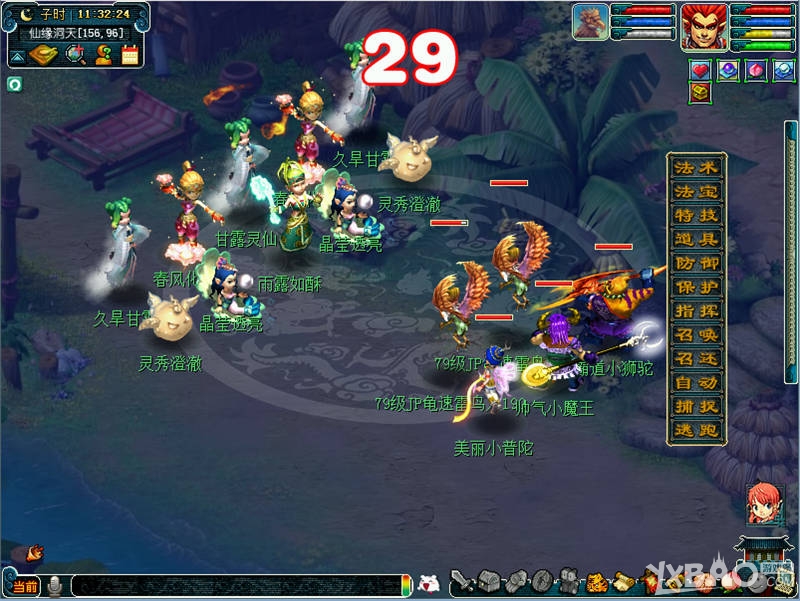The image size is (800, 601).
Task: Click the red heart buff icon
Action: tap(699, 70)
